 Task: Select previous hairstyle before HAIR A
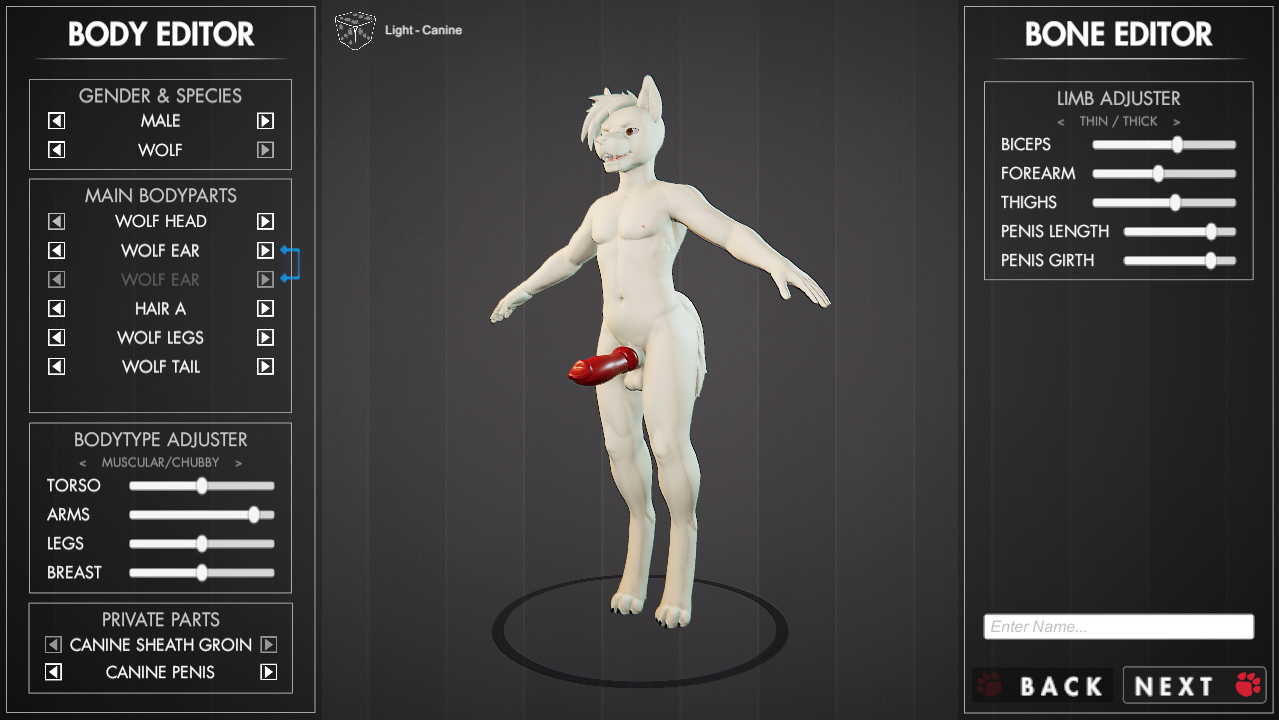coord(57,309)
